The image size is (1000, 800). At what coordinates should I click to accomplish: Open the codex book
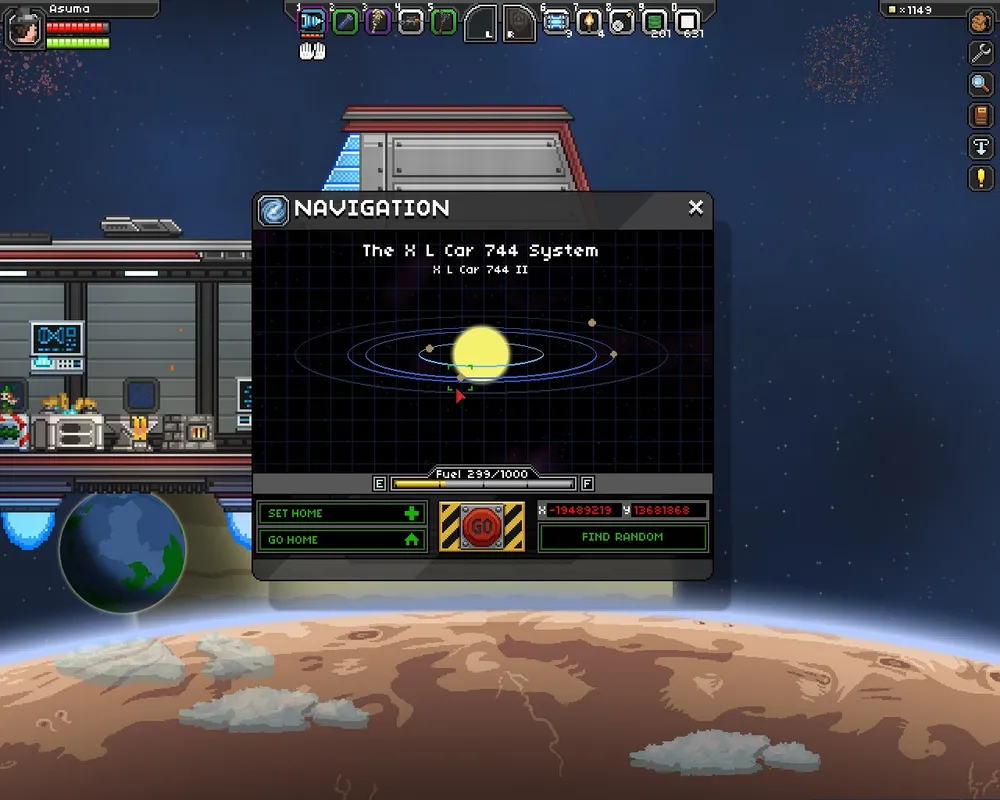point(981,115)
